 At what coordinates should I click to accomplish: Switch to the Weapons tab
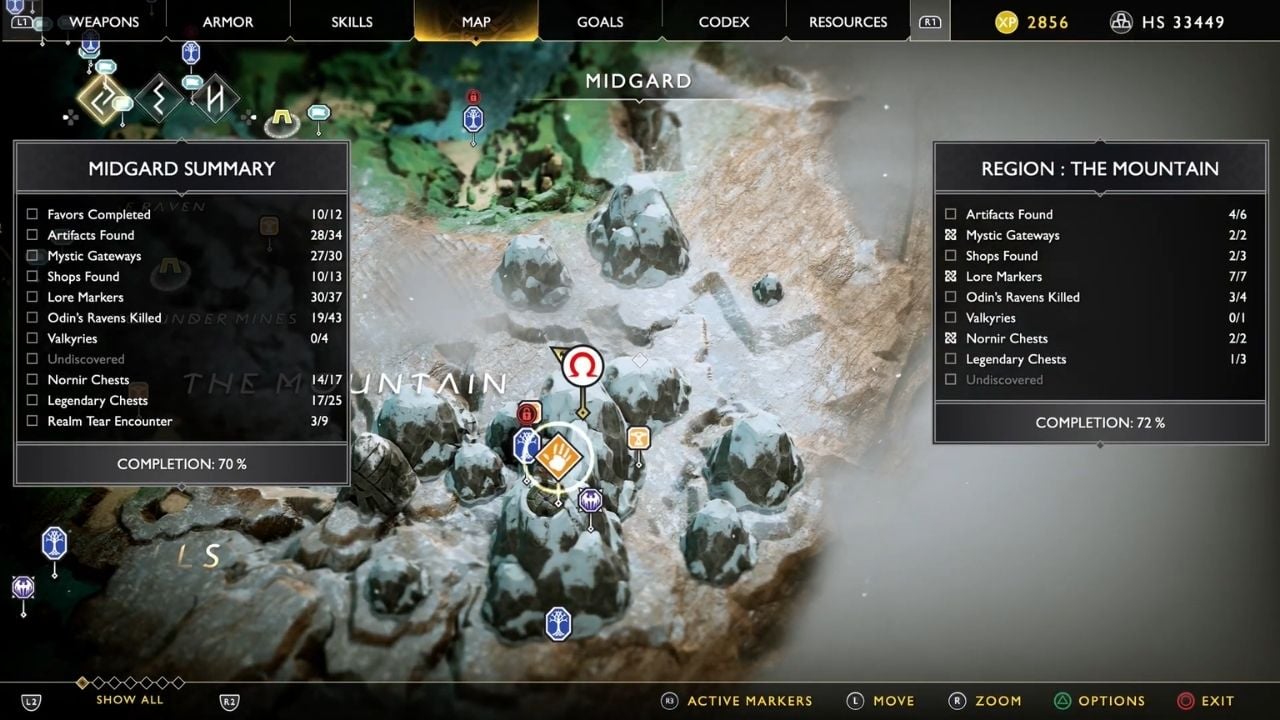pos(104,22)
